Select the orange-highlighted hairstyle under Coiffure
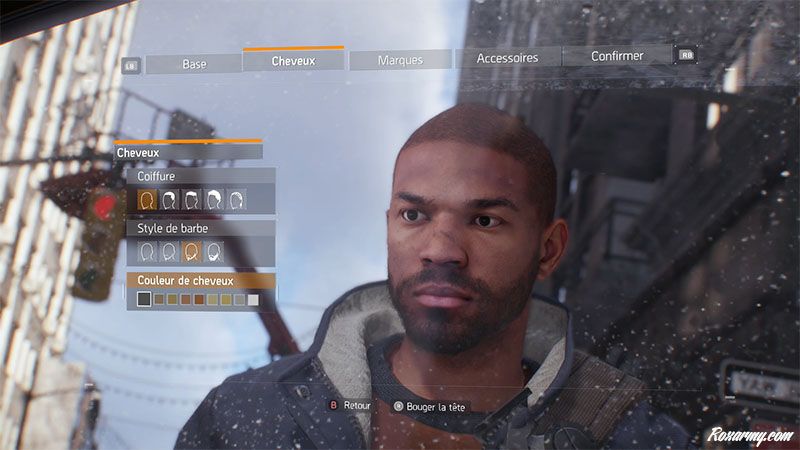 pos(148,200)
